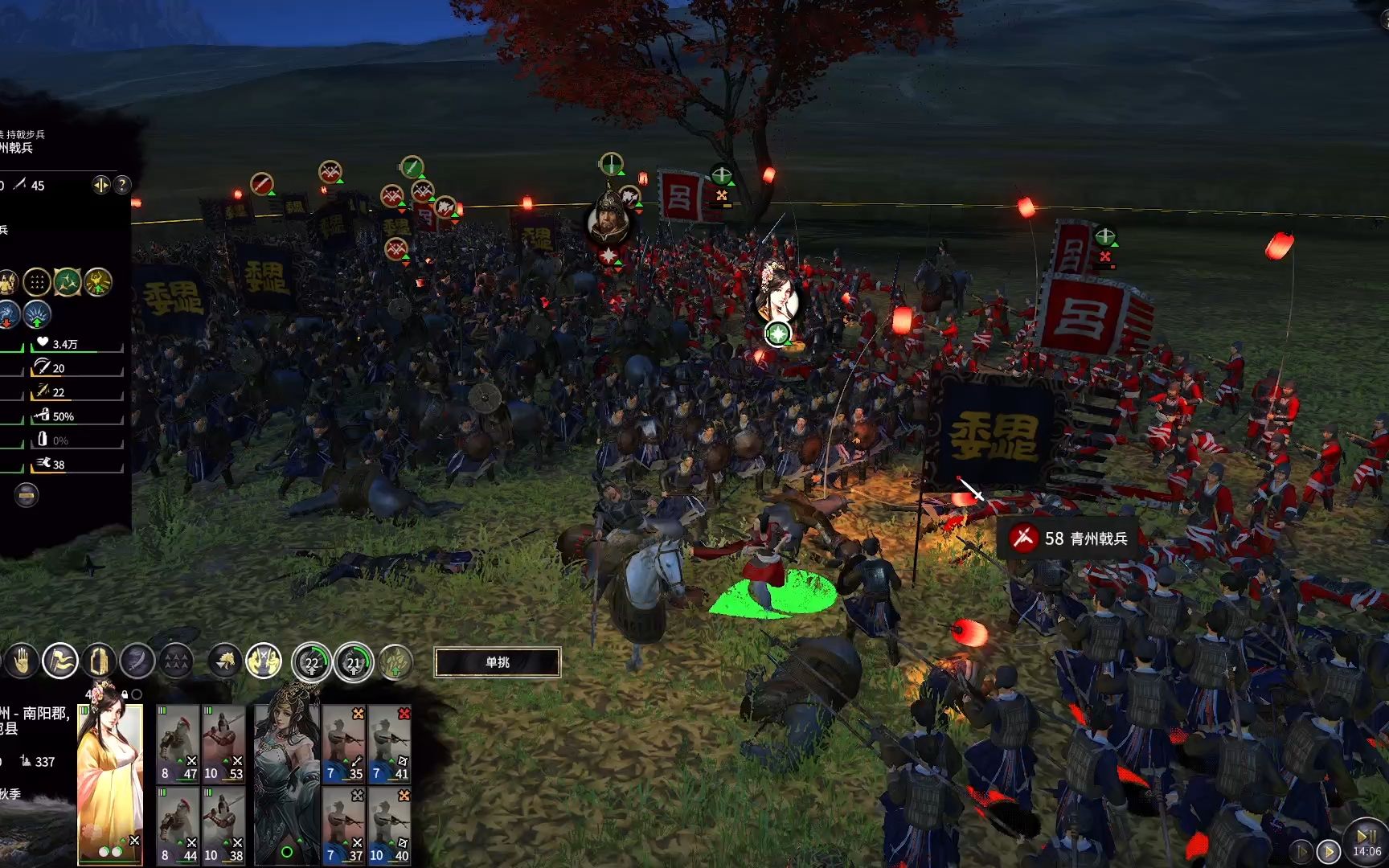This screenshot has height=868, width=1389.
Task: Toggle the waving banner command icon
Action: click(x=60, y=661)
